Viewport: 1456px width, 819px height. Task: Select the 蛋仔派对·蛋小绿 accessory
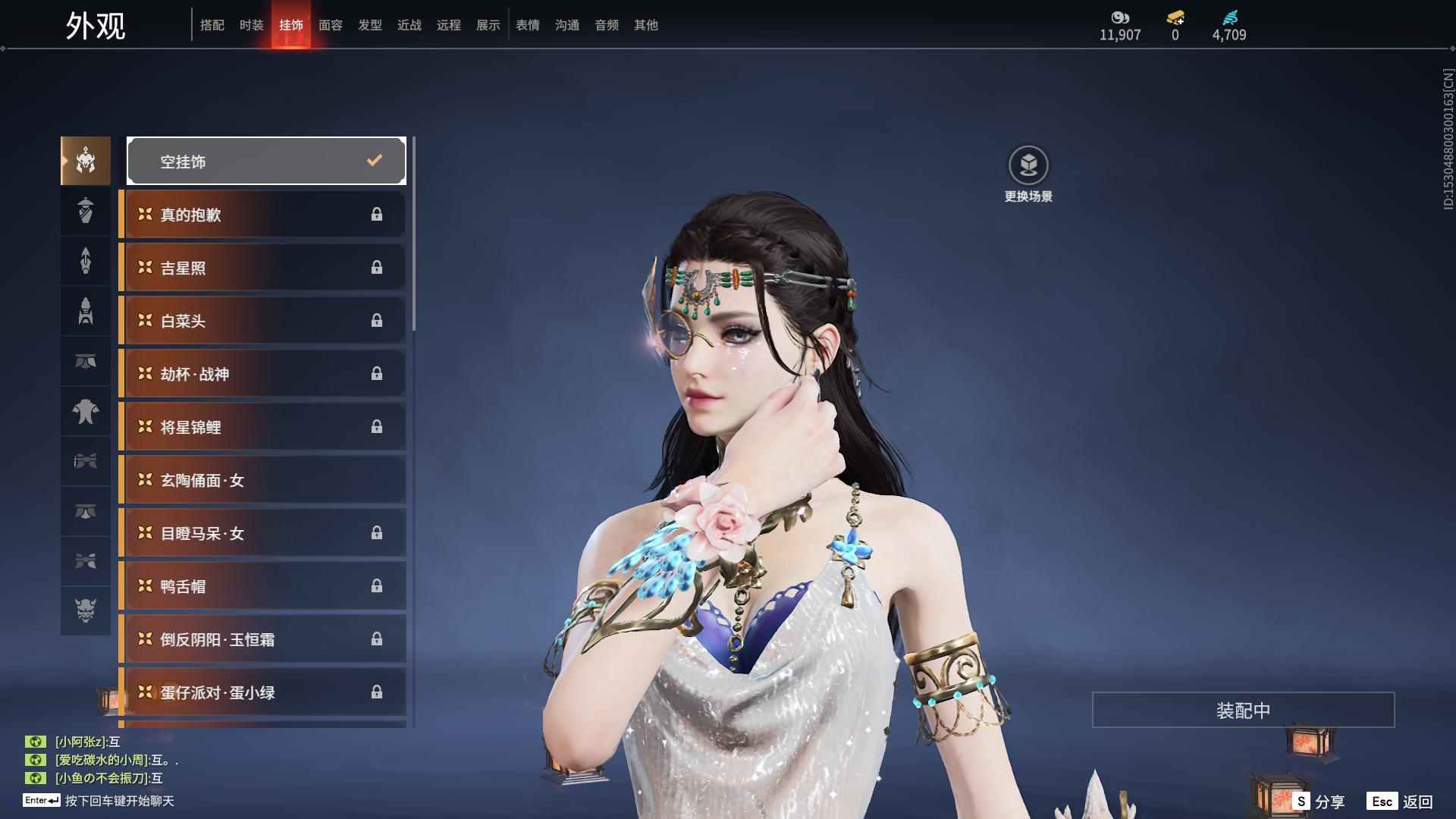pos(262,692)
